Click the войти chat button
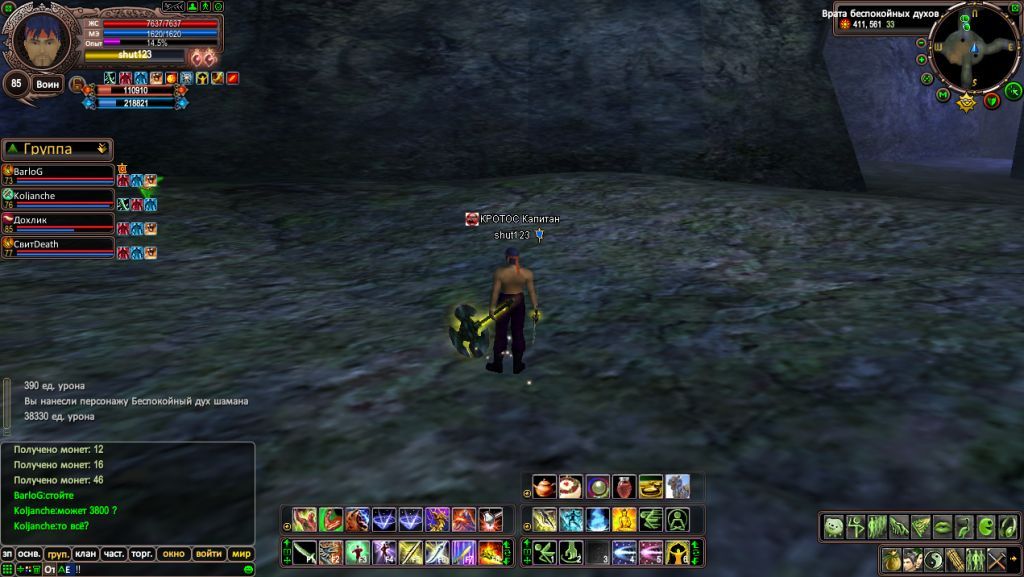Image resolution: width=1024 pixels, height=577 pixels. 209,554
